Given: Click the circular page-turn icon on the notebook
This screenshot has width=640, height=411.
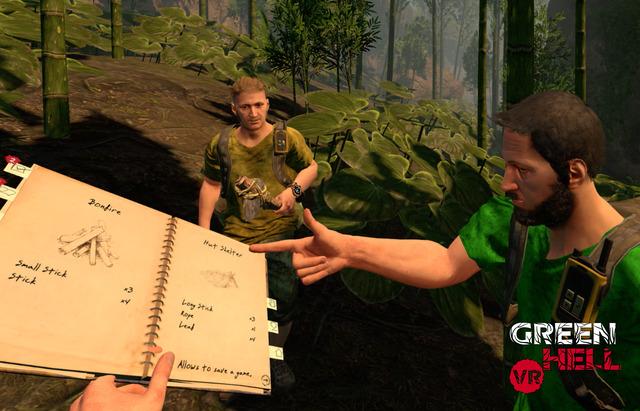Looking at the screenshot, I should (263, 380).
